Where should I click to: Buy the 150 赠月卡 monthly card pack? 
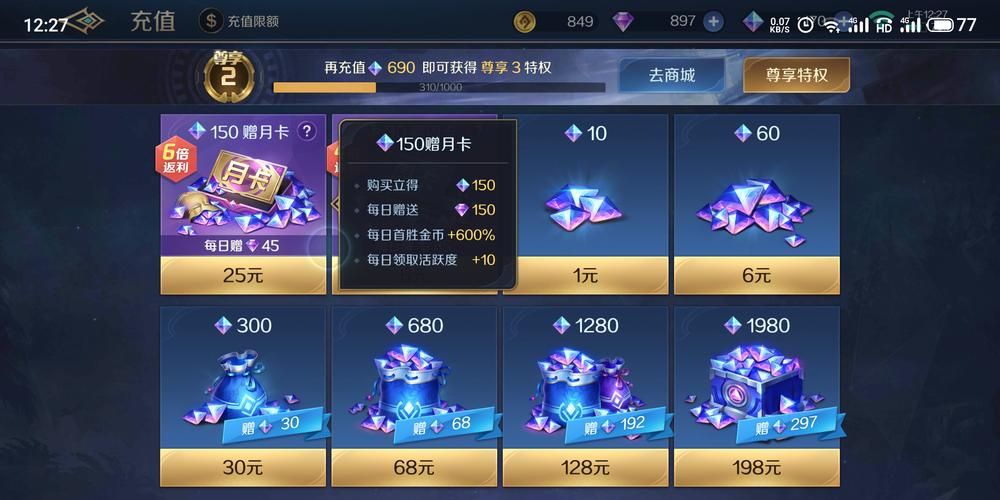pyautogui.click(x=243, y=274)
